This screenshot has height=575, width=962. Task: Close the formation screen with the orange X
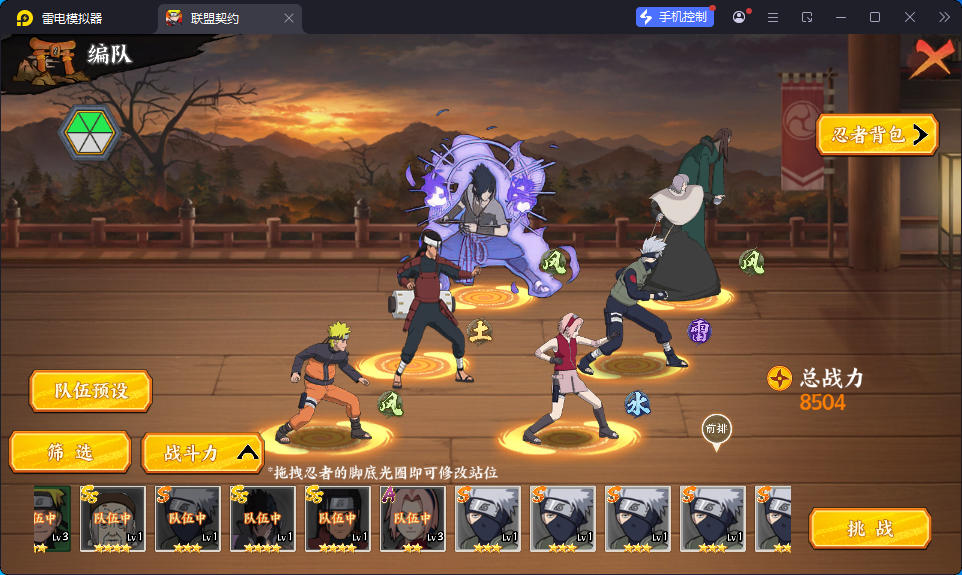point(930,60)
